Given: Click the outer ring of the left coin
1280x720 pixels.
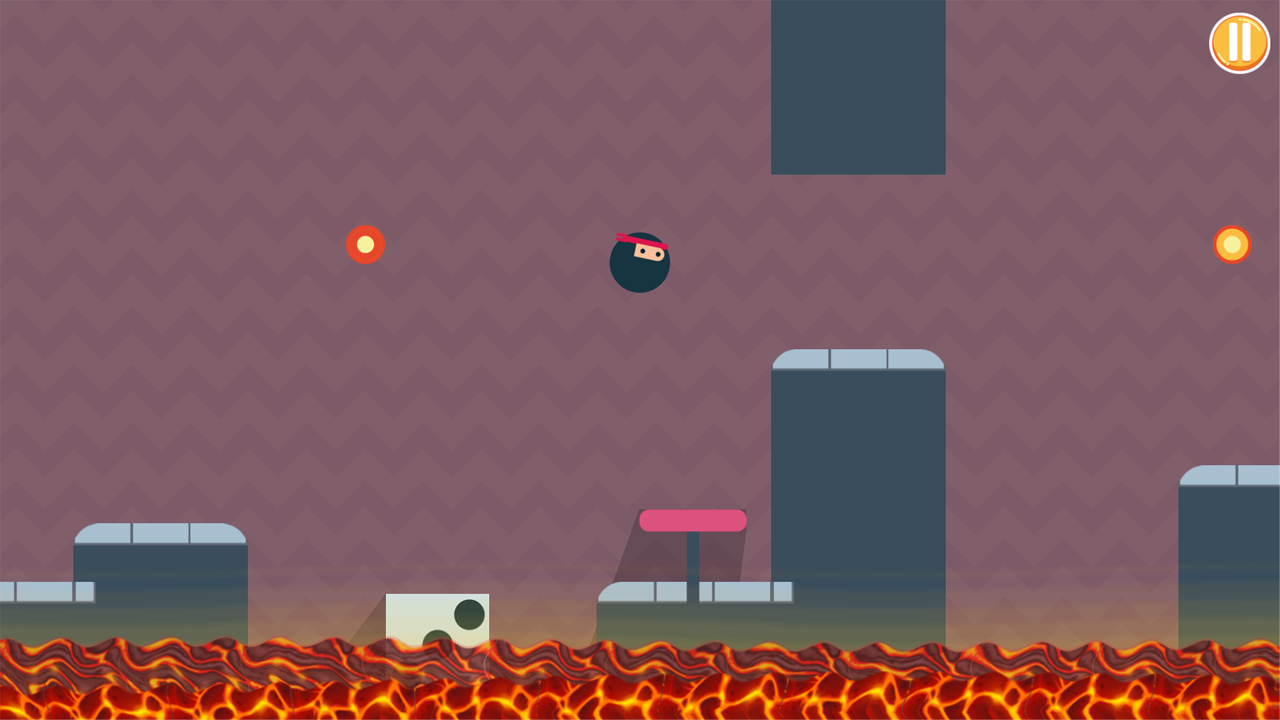Looking at the screenshot, I should (352, 244).
